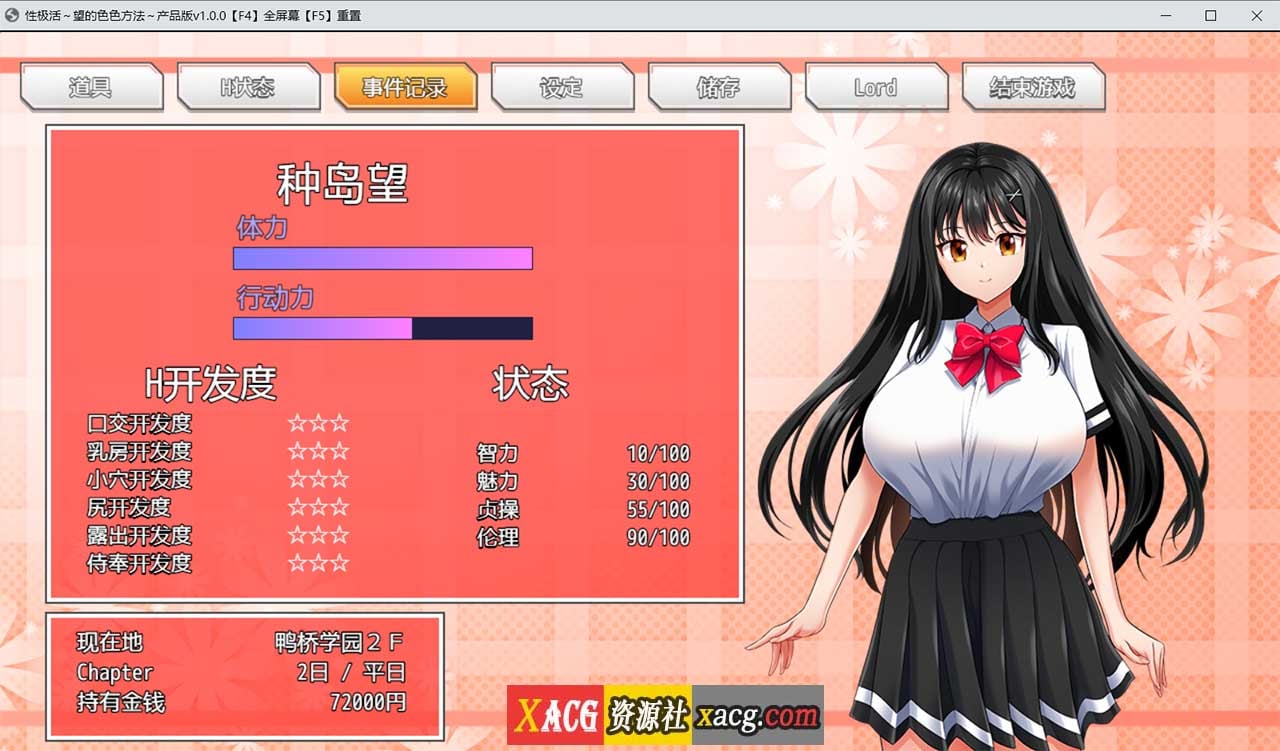Open the 道具 items tab
This screenshot has width=1280, height=751.
tap(91, 88)
